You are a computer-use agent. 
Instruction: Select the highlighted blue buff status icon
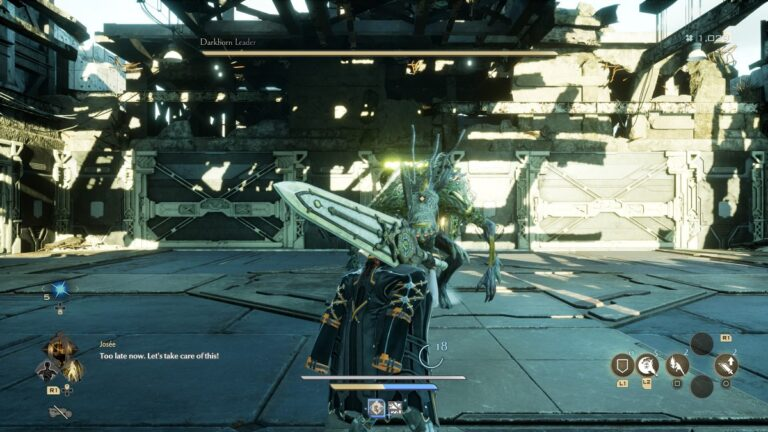coord(376,407)
